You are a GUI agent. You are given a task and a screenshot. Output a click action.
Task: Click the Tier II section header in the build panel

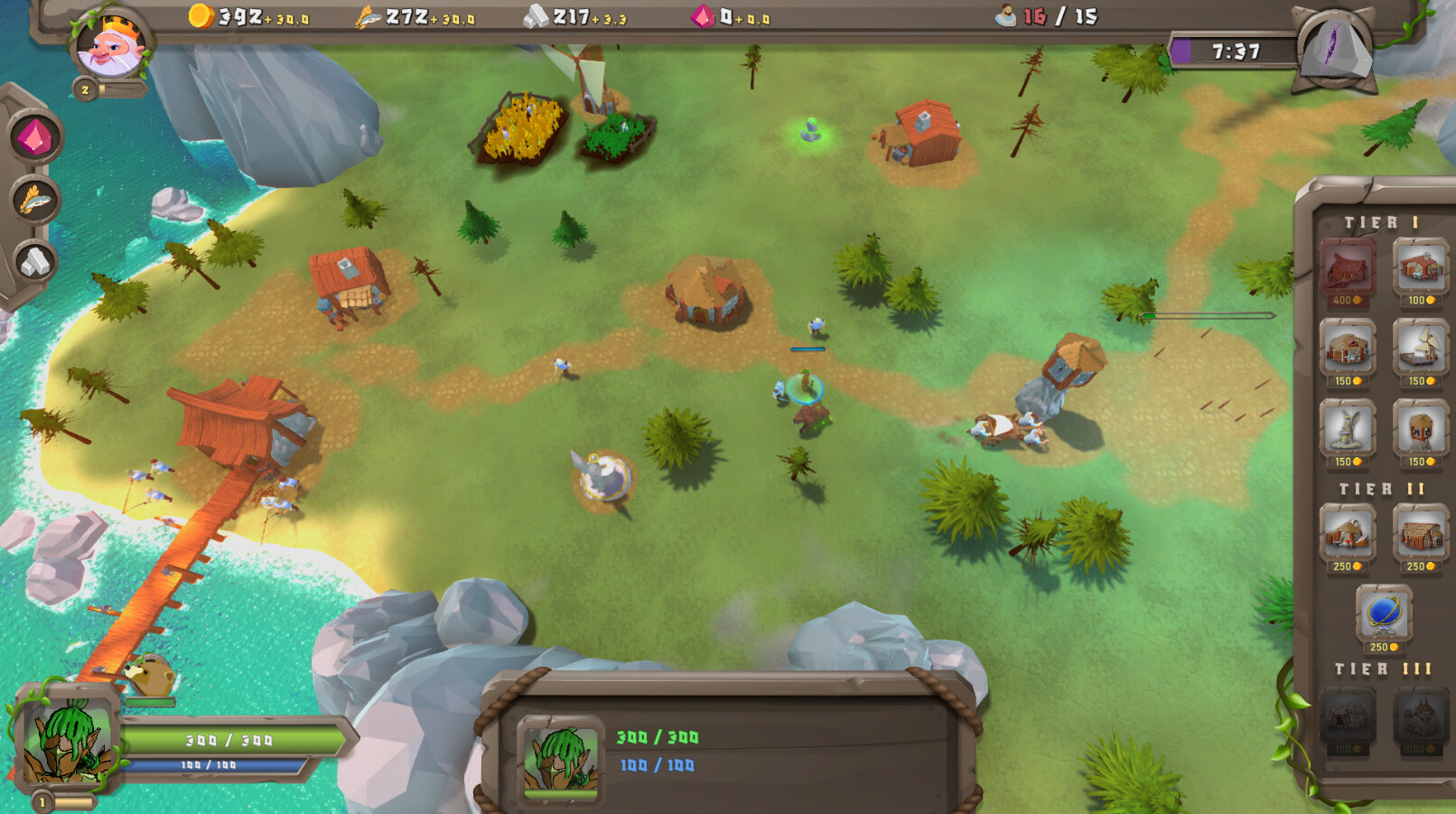pyautogui.click(x=1379, y=487)
